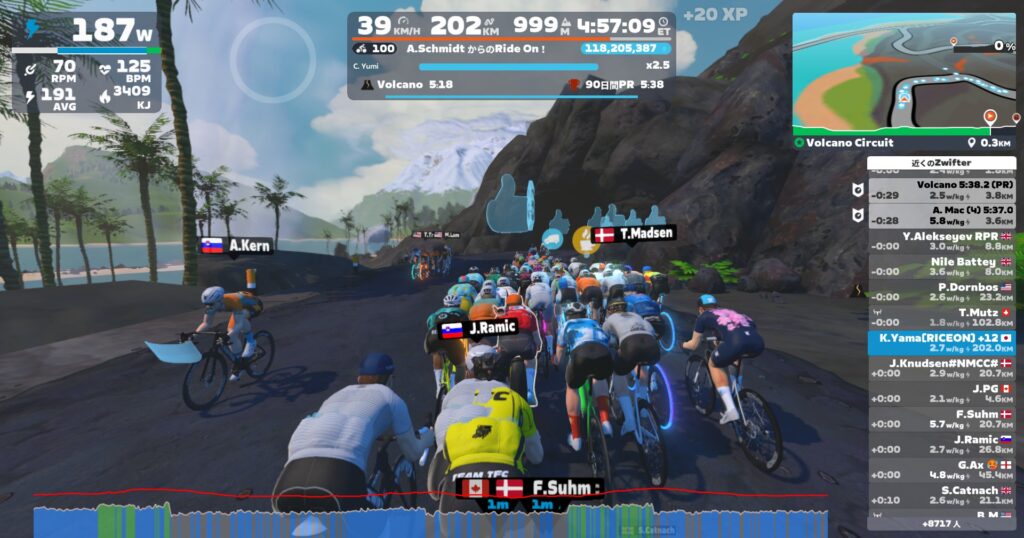1024x538 pixels.
Task: Choose J.PG from the rider list
Action: 941,394
